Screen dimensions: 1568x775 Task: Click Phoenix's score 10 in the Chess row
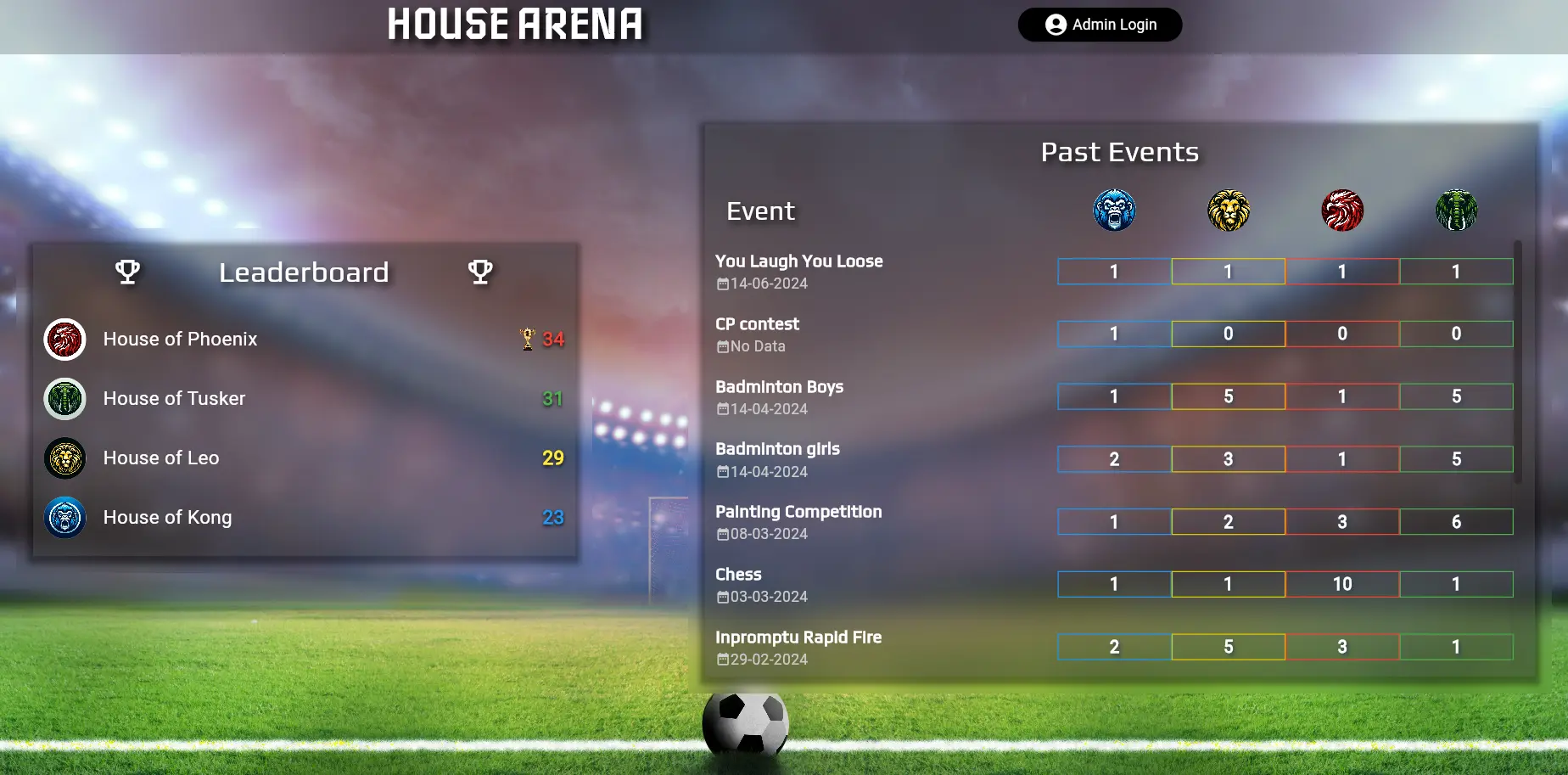pos(1342,583)
